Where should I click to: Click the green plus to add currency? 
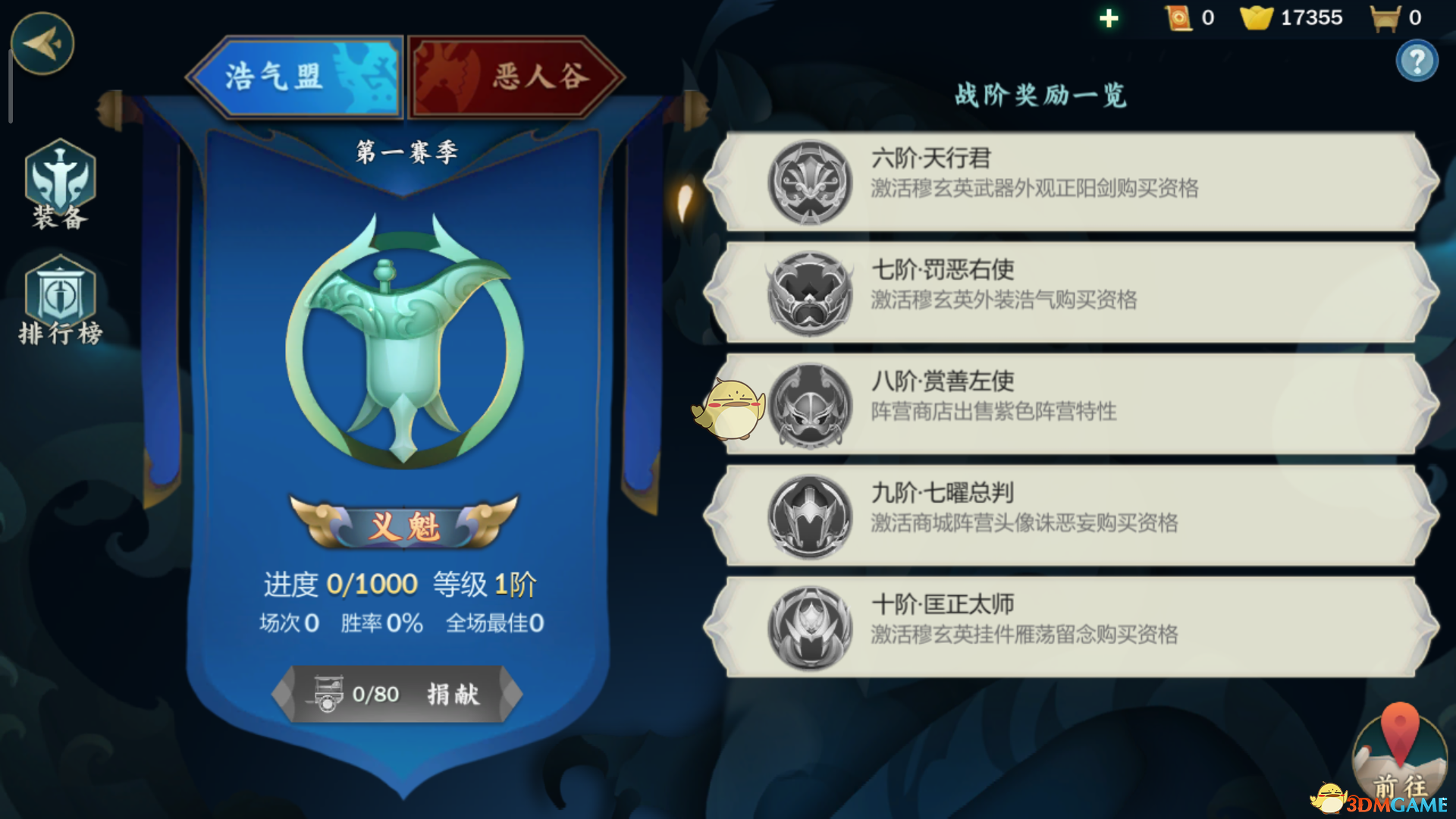tap(1109, 17)
